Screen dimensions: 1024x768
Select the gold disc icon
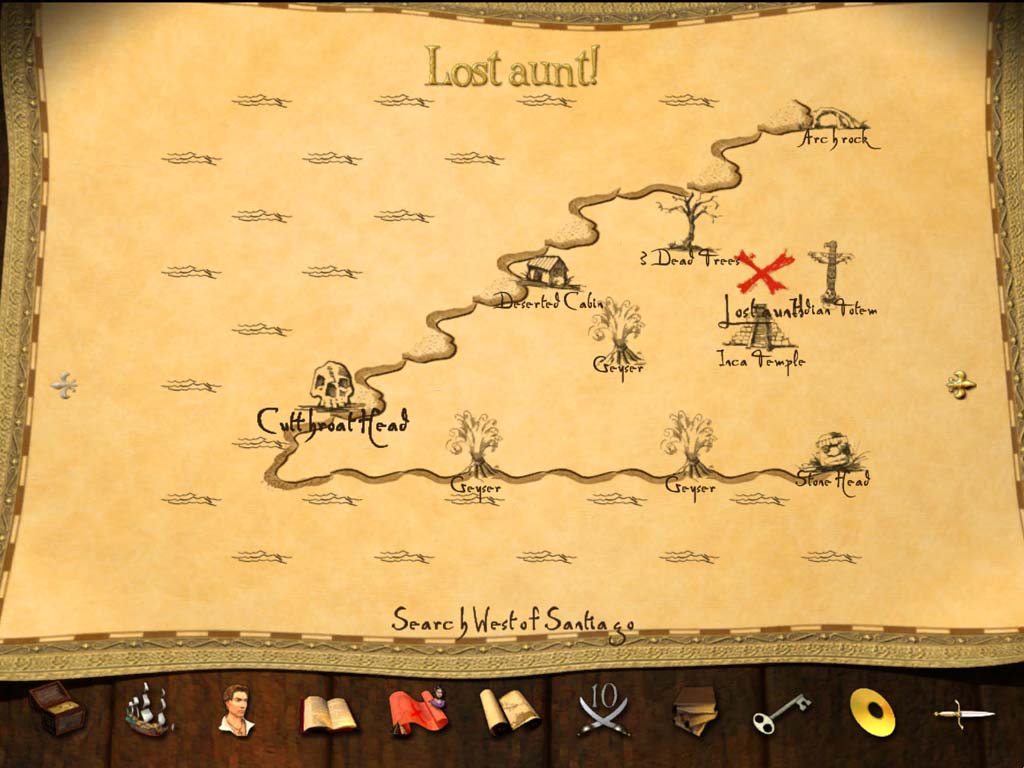pyautogui.click(x=872, y=712)
